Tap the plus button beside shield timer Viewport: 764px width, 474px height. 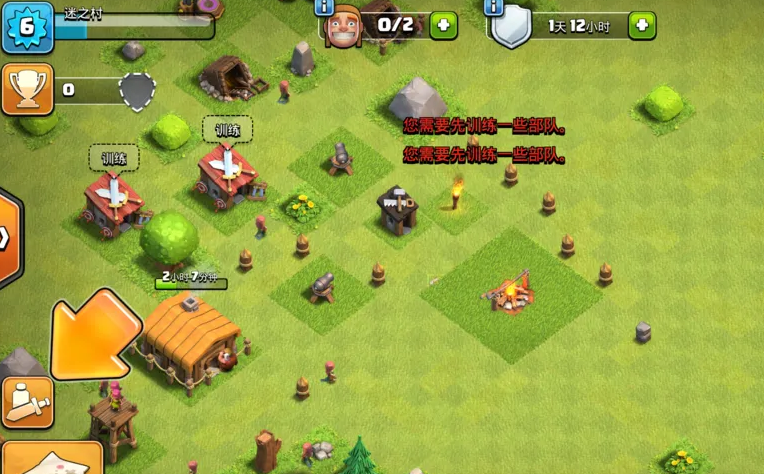tap(642, 25)
